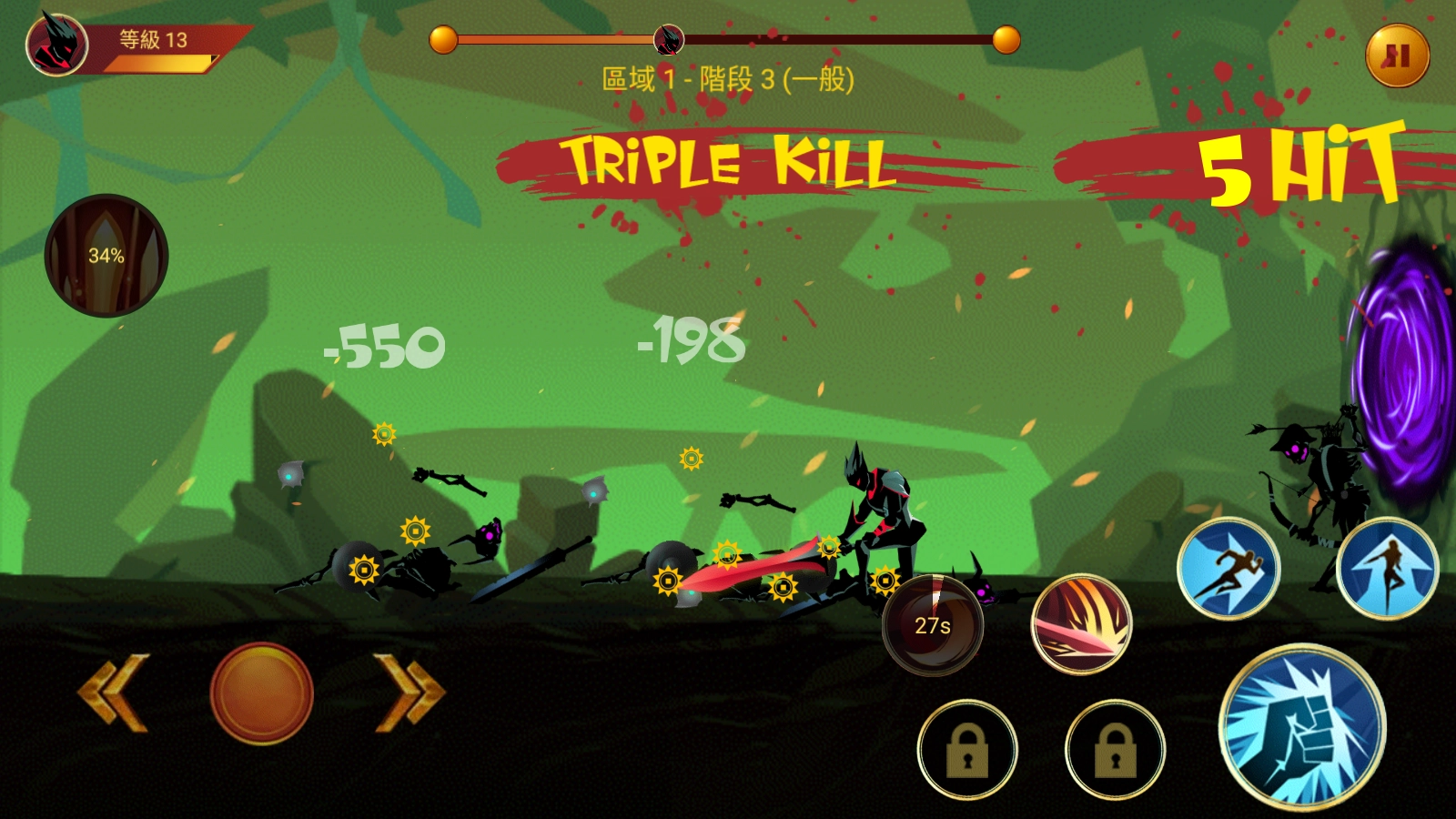Activate the dash sprint skill

coord(1228,569)
